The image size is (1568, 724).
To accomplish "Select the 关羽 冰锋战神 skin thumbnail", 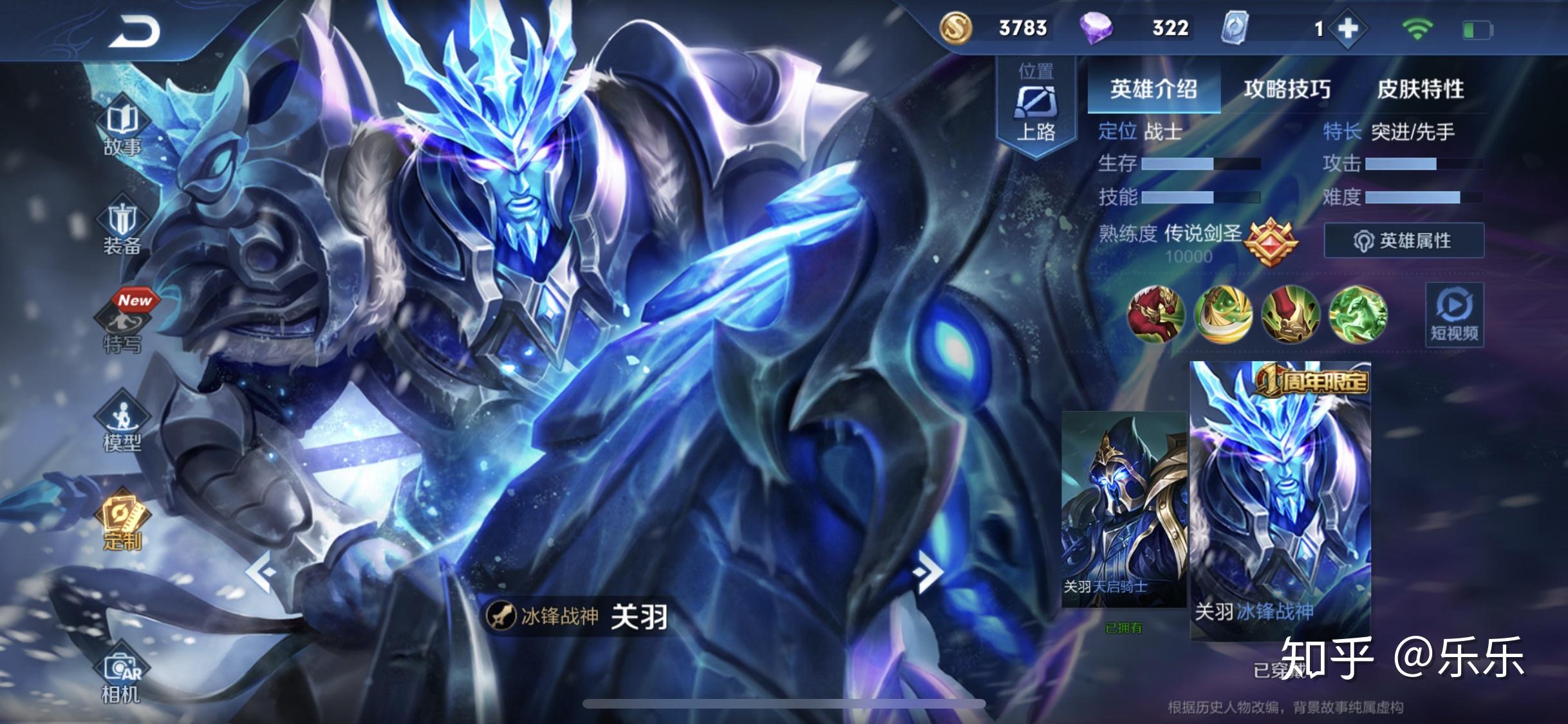I will [1280, 502].
